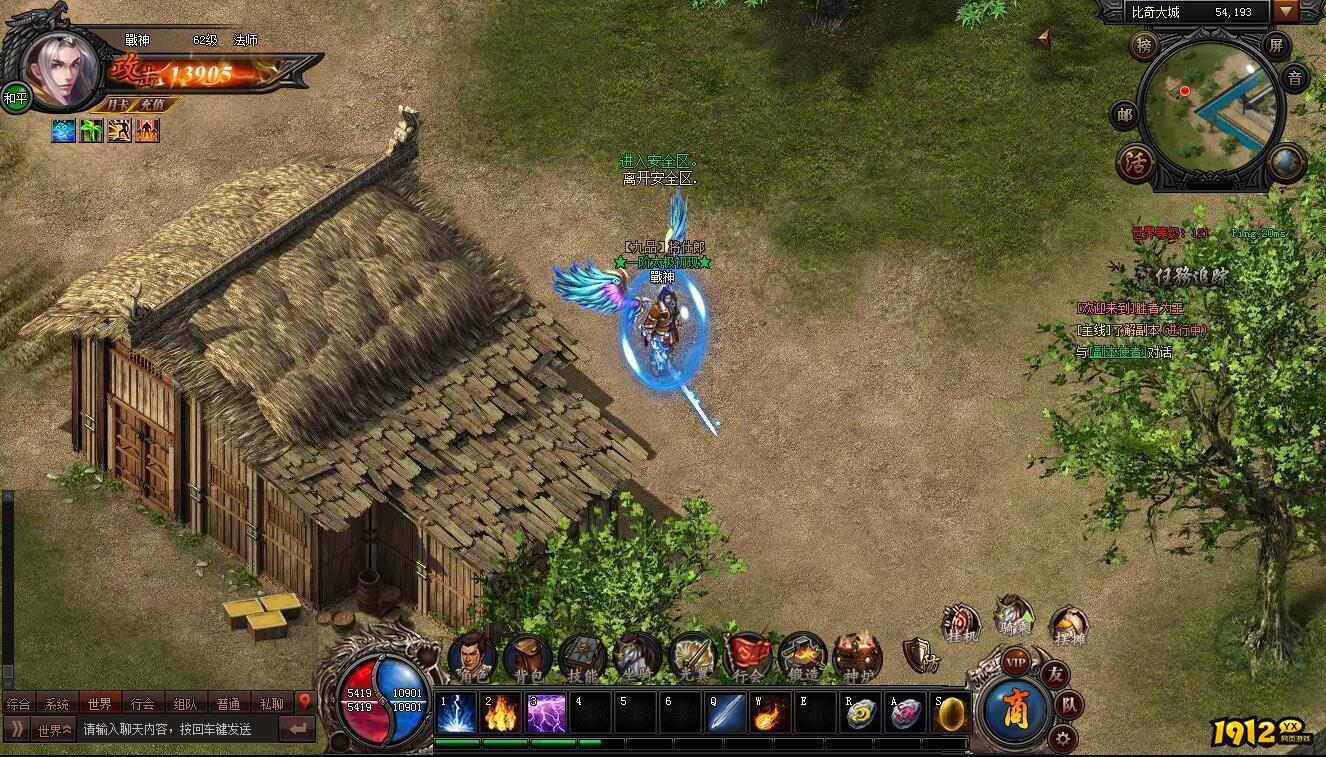This screenshot has height=757, width=1326.
Task: Switch to the 行会 chat tab
Action: pyautogui.click(x=142, y=703)
